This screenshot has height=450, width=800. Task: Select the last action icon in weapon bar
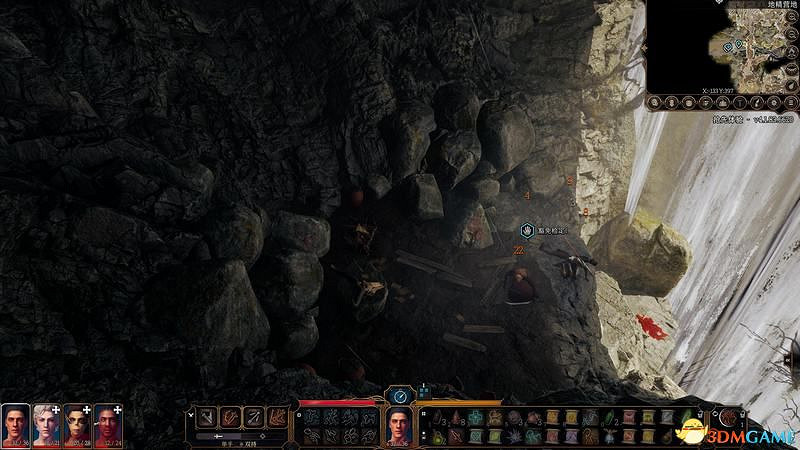click(278, 417)
